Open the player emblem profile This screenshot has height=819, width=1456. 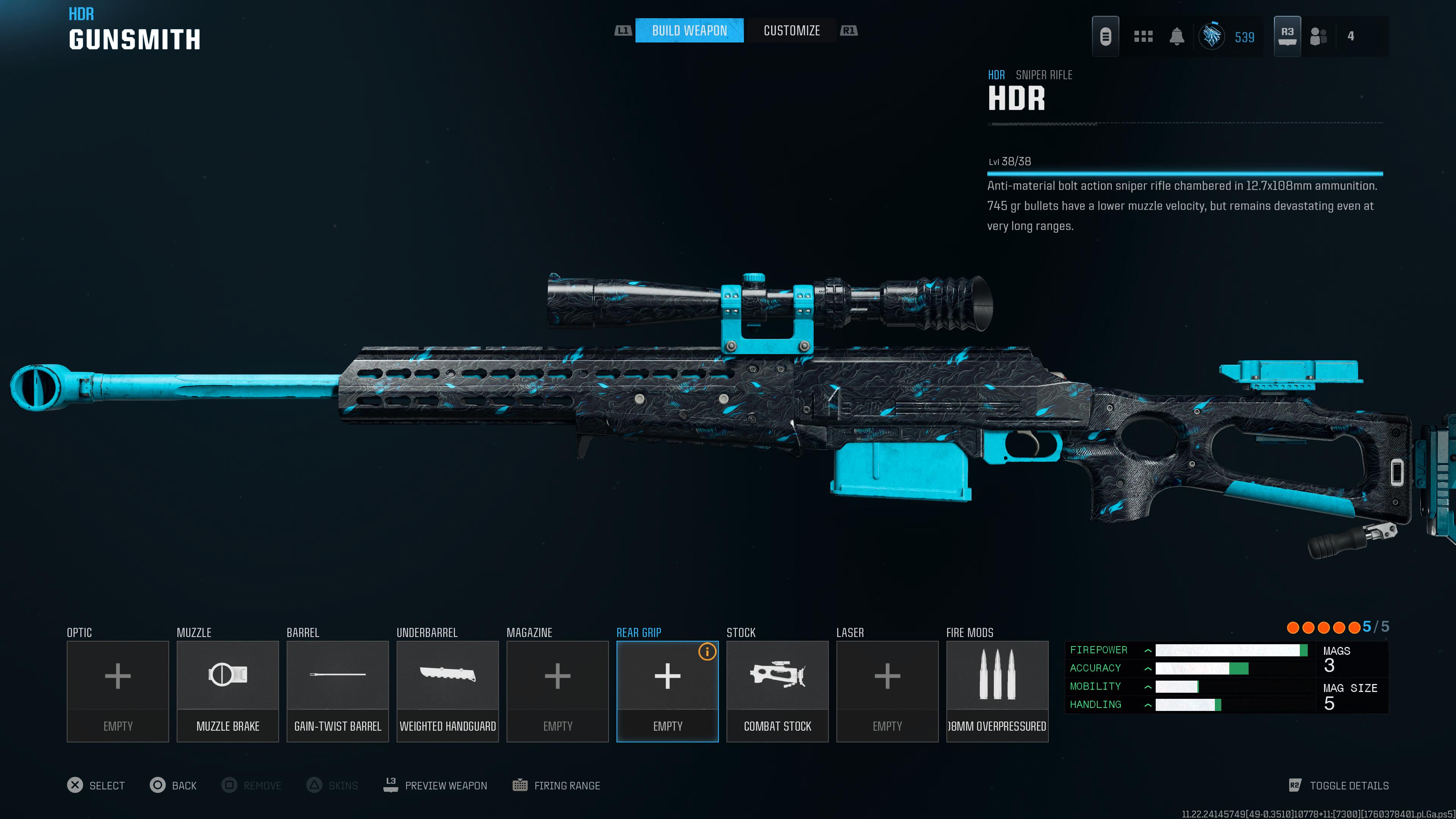pyautogui.click(x=1211, y=37)
